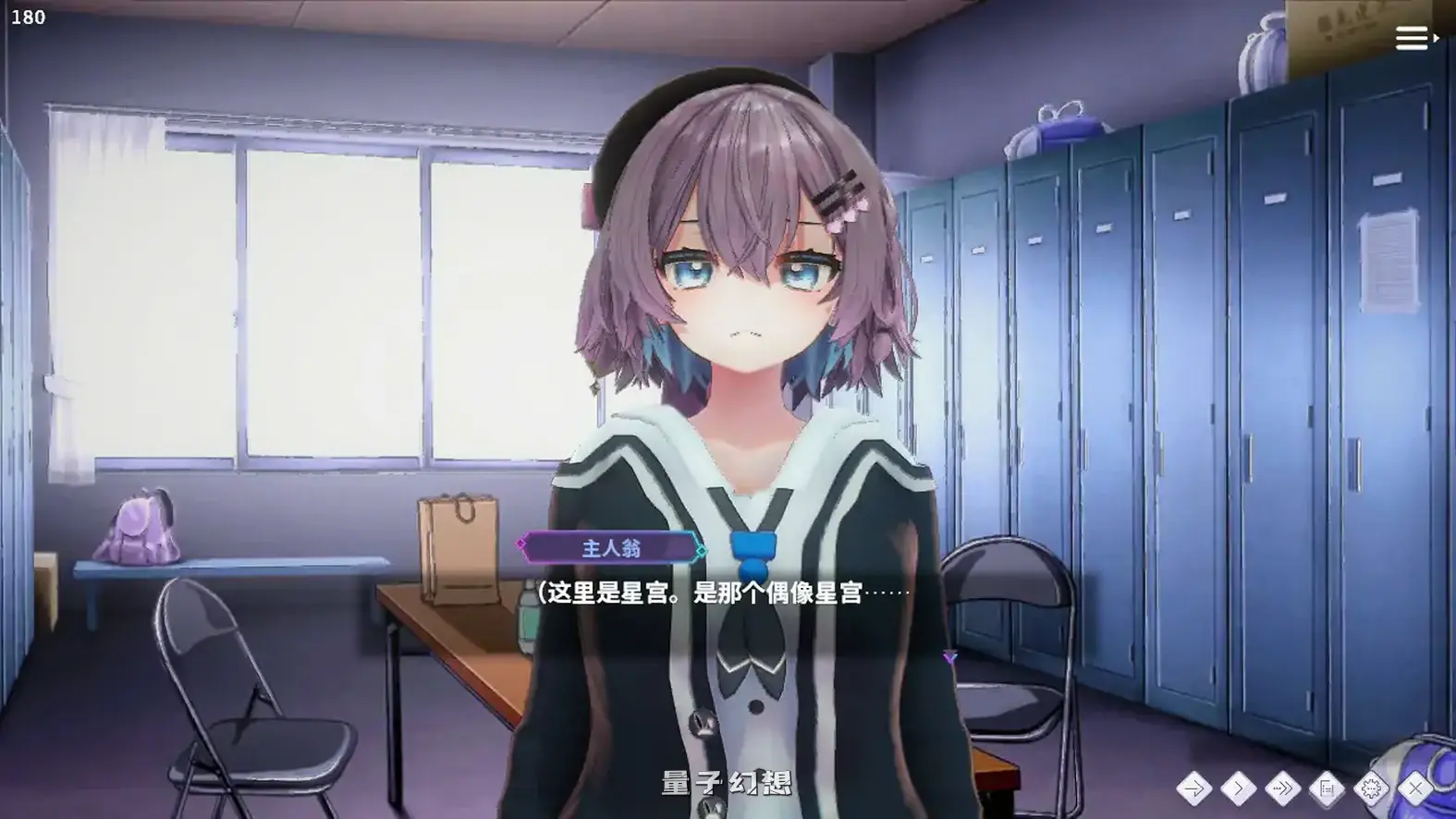
Task: Open settings with the gear diamond icon
Action: [1371, 788]
